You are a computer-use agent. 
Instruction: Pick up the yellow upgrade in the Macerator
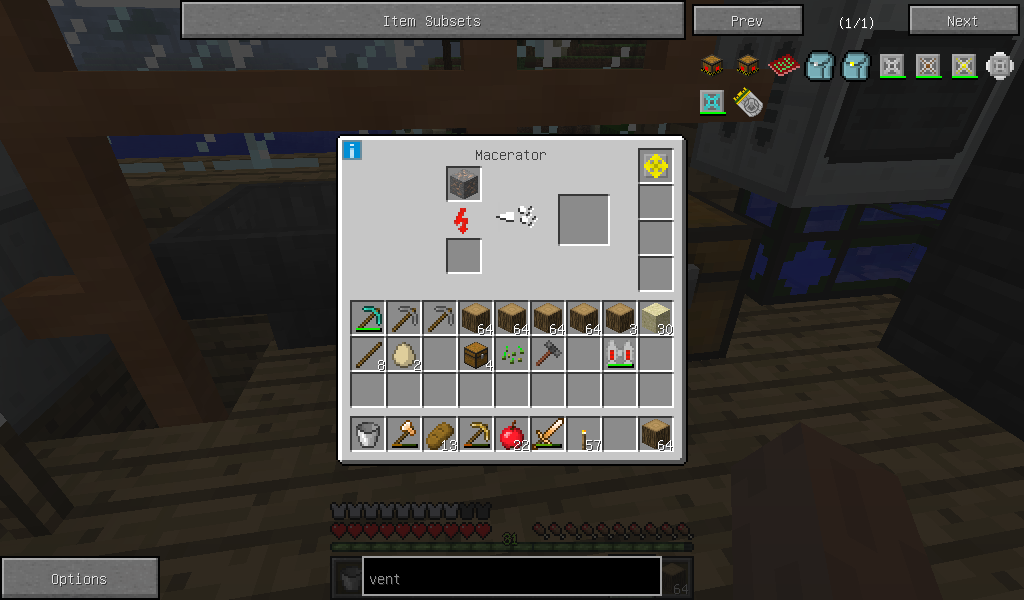coord(656,167)
